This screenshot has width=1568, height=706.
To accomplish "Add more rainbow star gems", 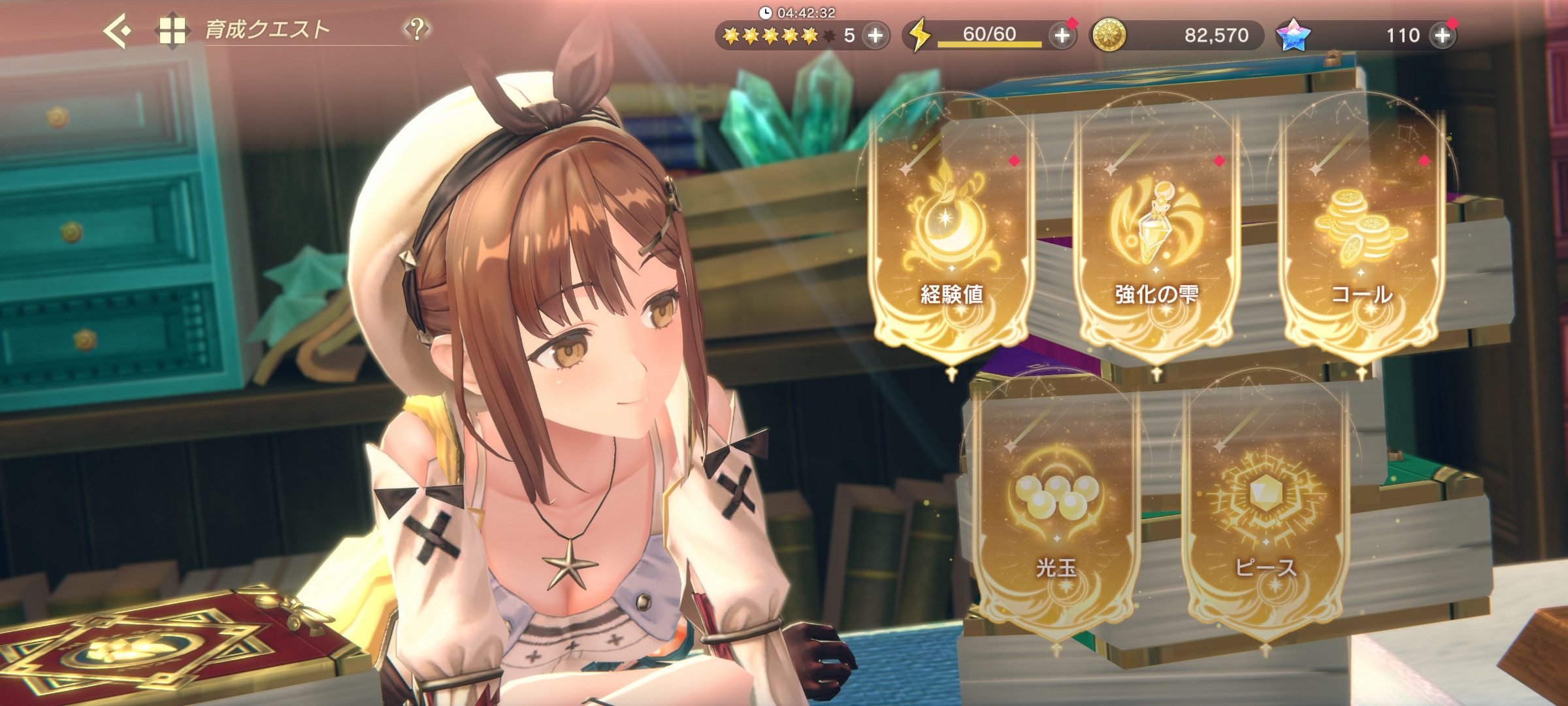I will 1443,35.
